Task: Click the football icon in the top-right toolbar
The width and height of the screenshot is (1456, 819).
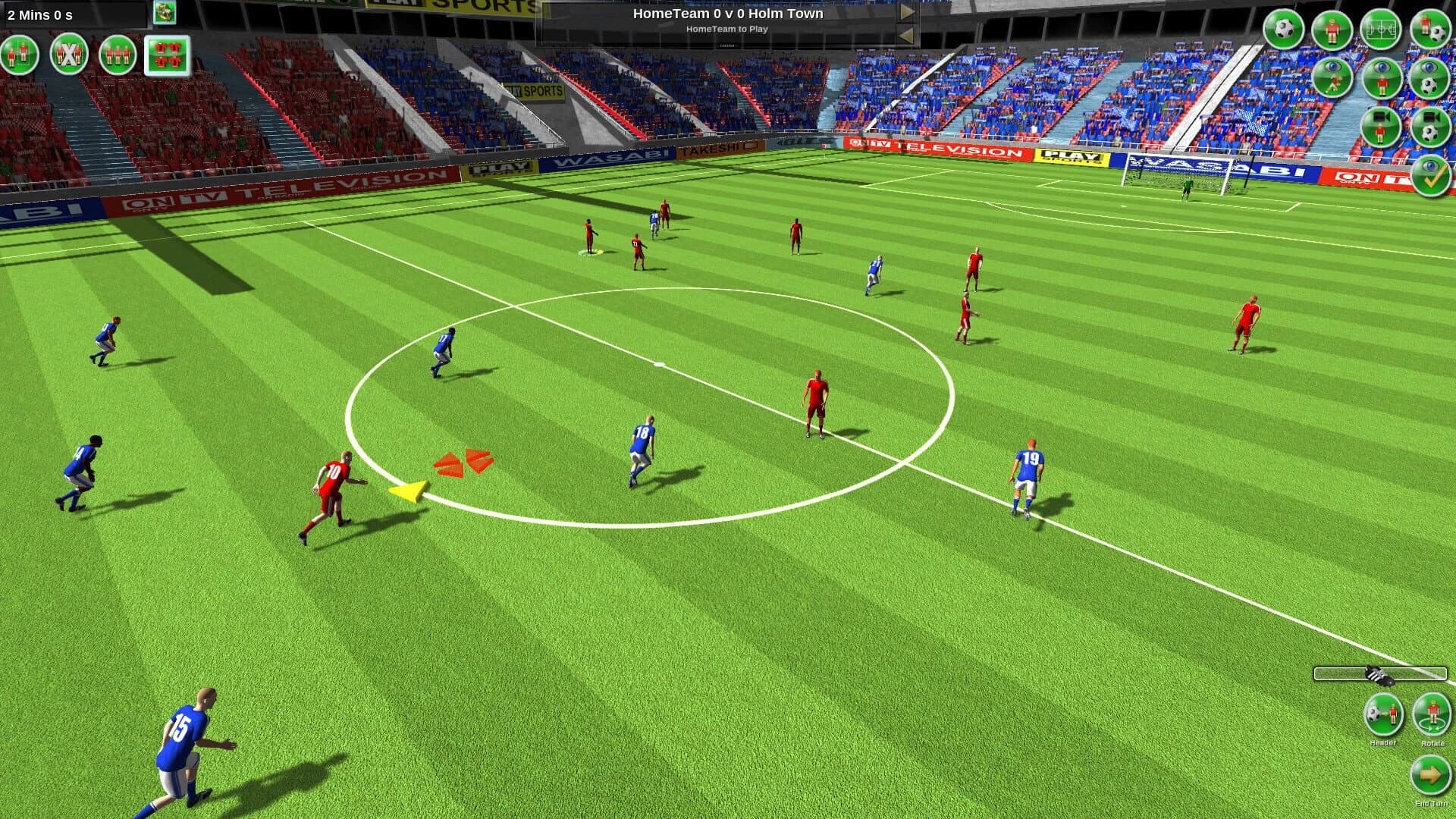Action: point(1284,30)
